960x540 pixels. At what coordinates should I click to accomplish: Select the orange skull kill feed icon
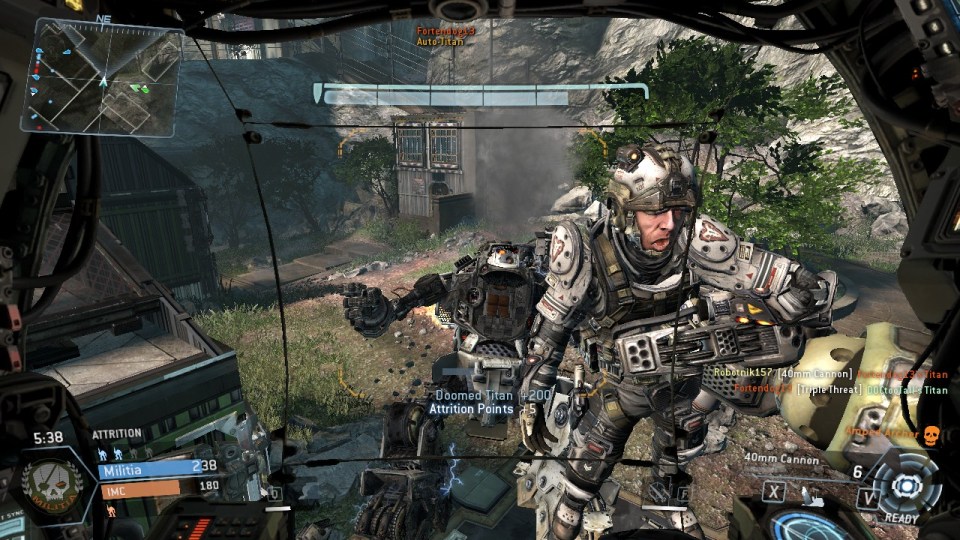coord(929,433)
